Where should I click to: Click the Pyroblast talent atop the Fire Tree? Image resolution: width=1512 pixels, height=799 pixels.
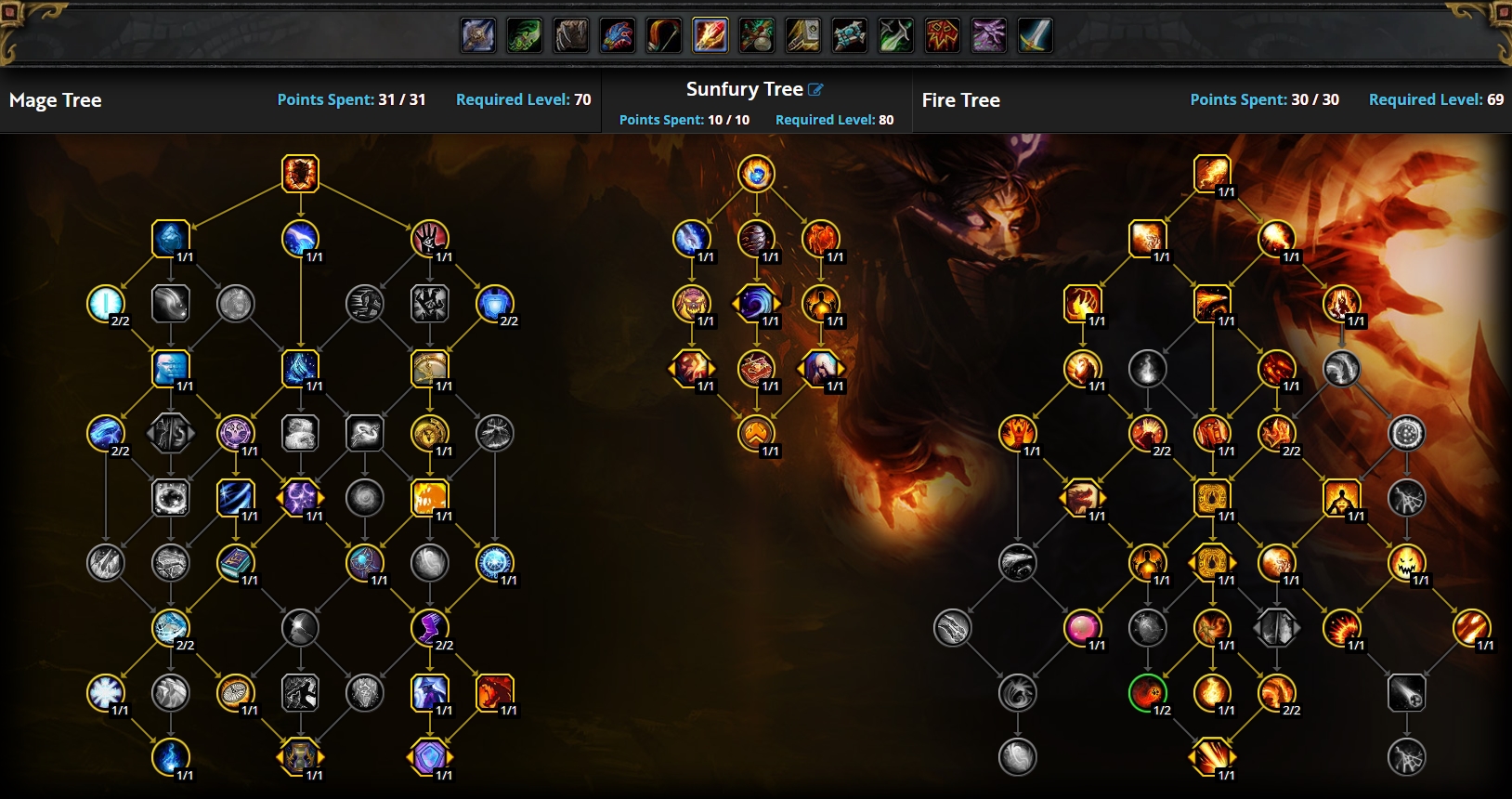[x=1212, y=174]
